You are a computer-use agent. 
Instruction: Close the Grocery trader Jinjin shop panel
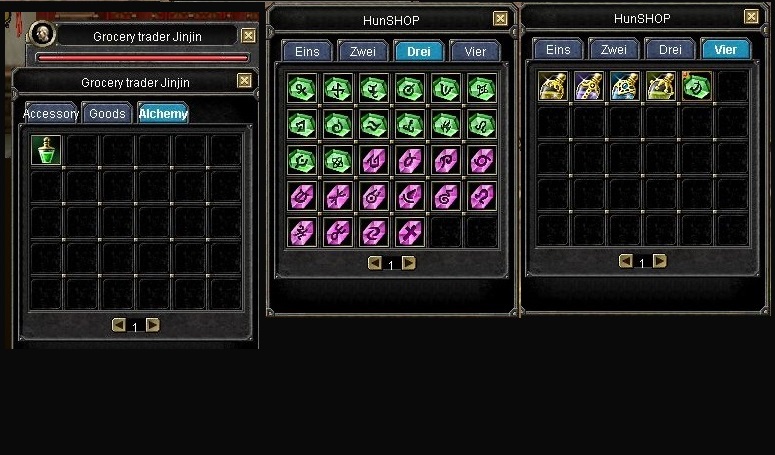244,82
